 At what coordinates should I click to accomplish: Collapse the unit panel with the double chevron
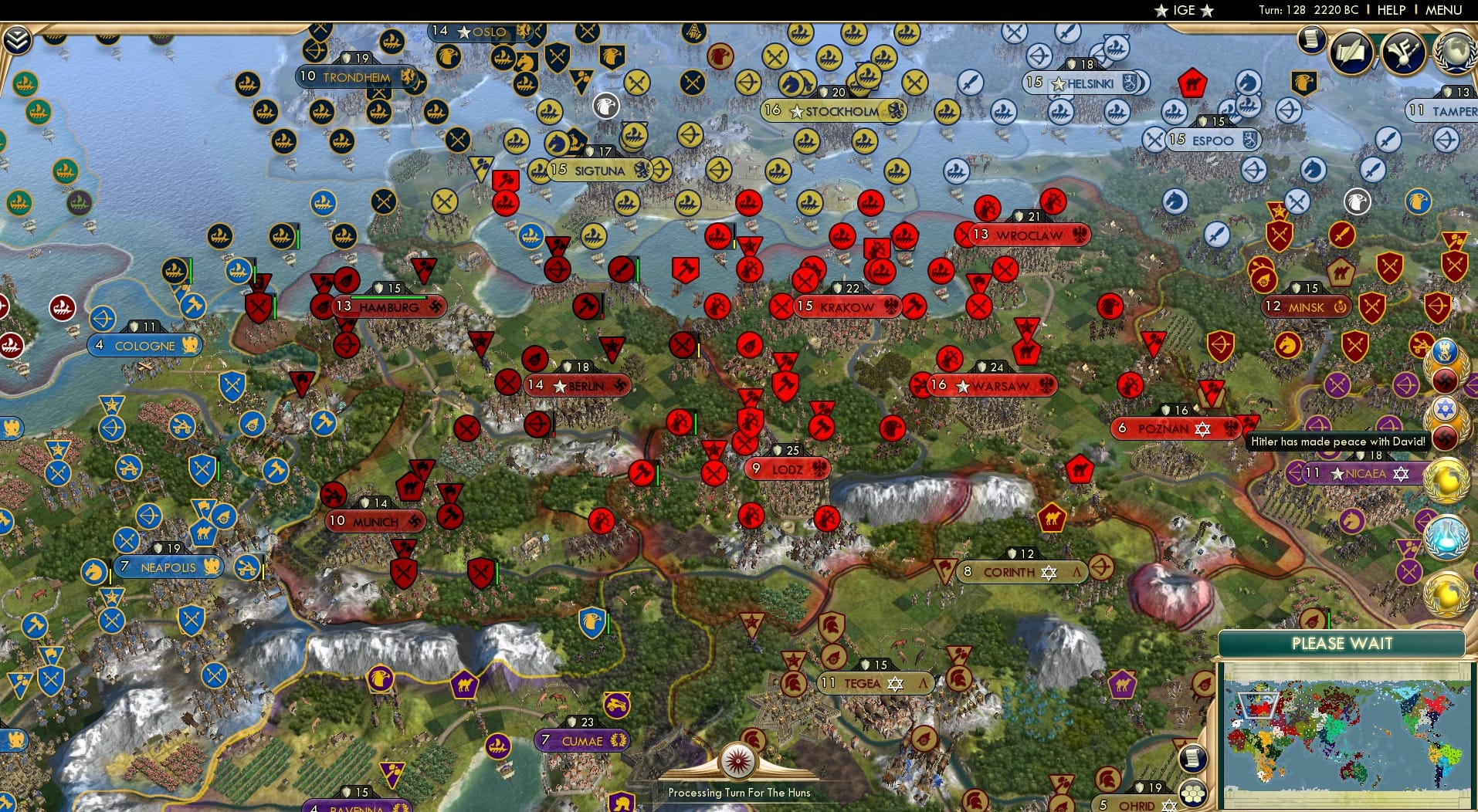(17, 39)
